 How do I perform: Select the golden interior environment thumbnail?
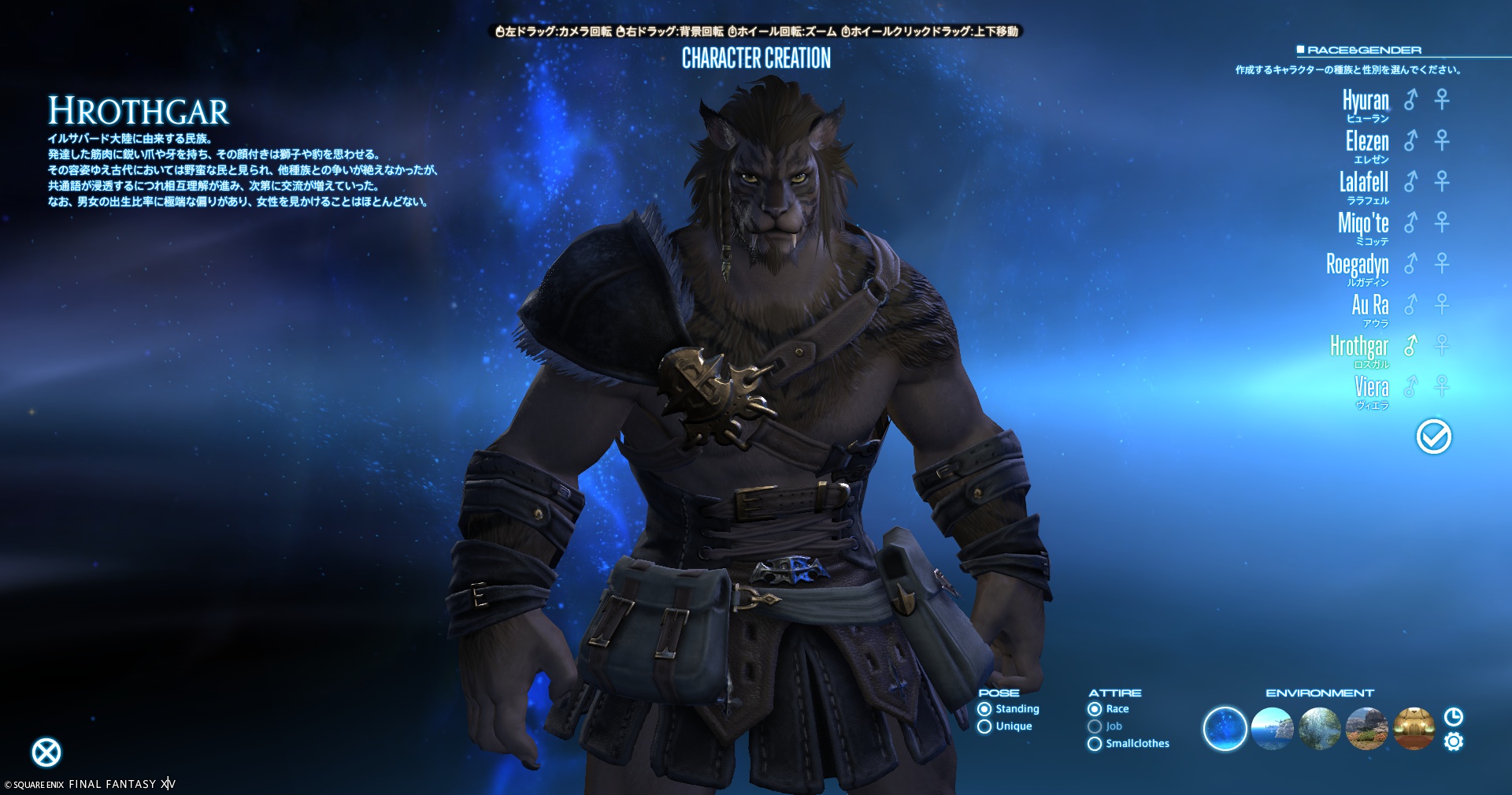click(1414, 729)
